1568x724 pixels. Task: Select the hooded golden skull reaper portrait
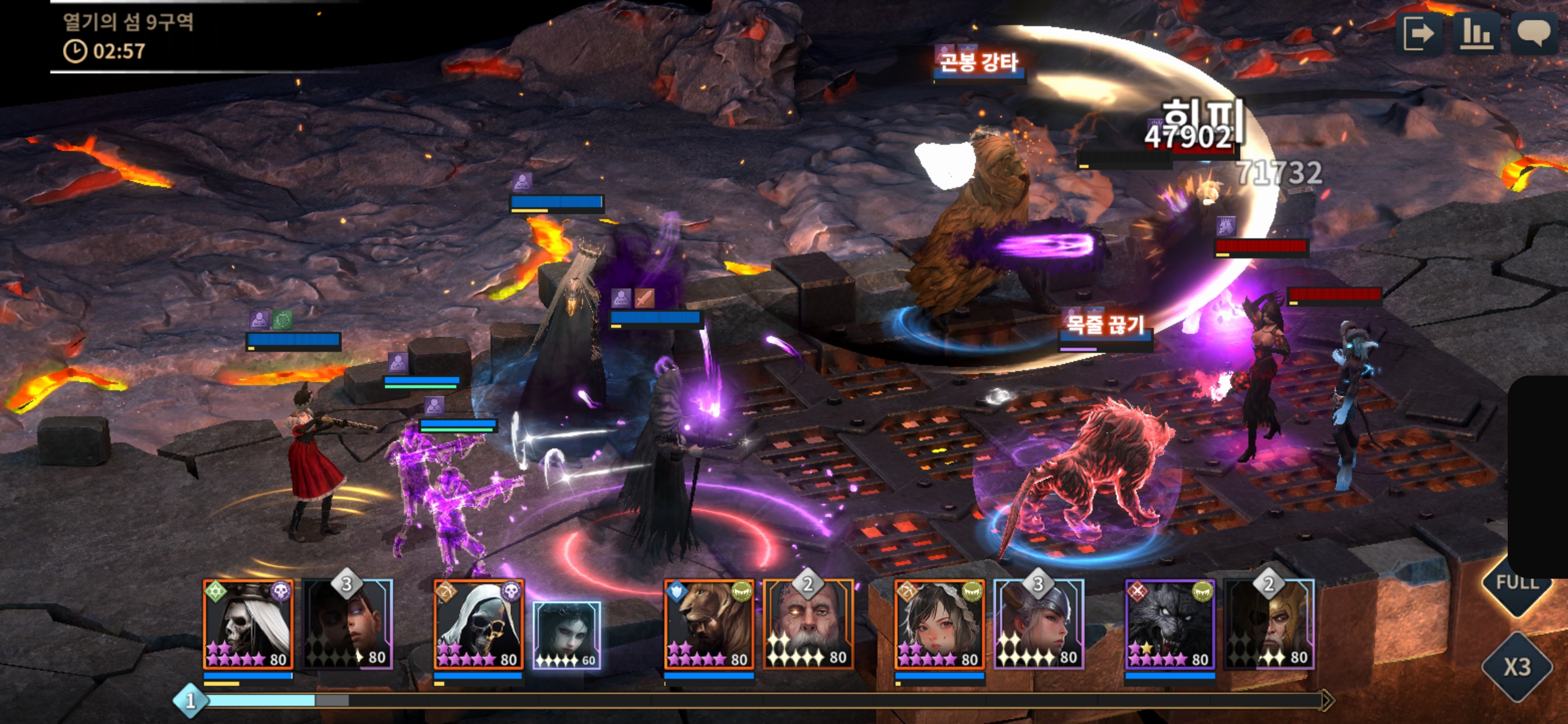coord(478,625)
